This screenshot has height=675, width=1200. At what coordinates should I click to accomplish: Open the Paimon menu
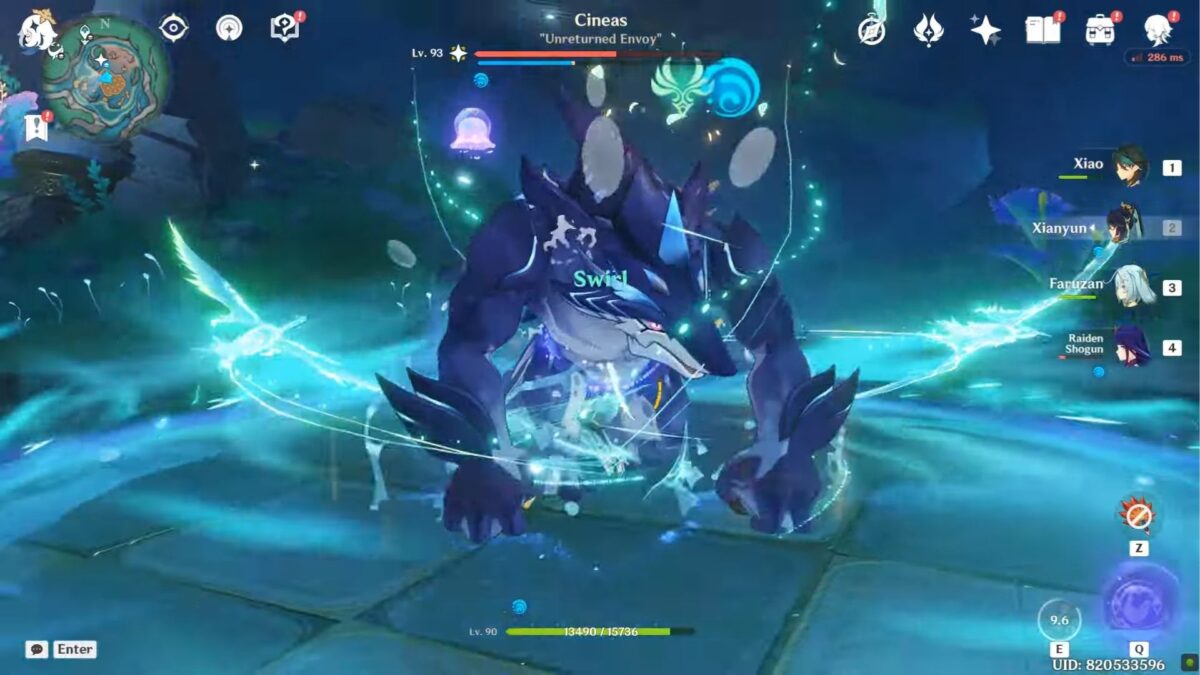[x=36, y=30]
